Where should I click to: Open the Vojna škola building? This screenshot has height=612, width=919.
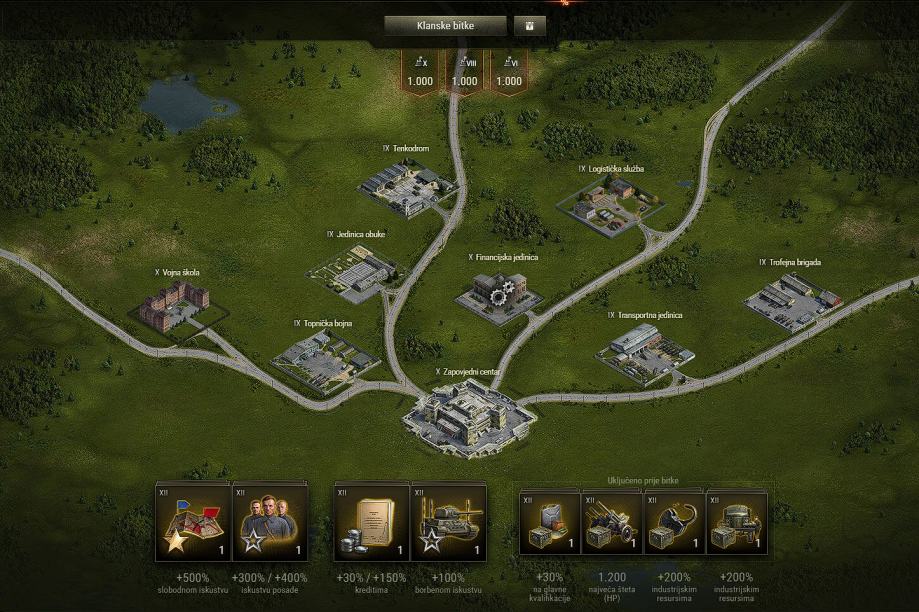(x=174, y=305)
